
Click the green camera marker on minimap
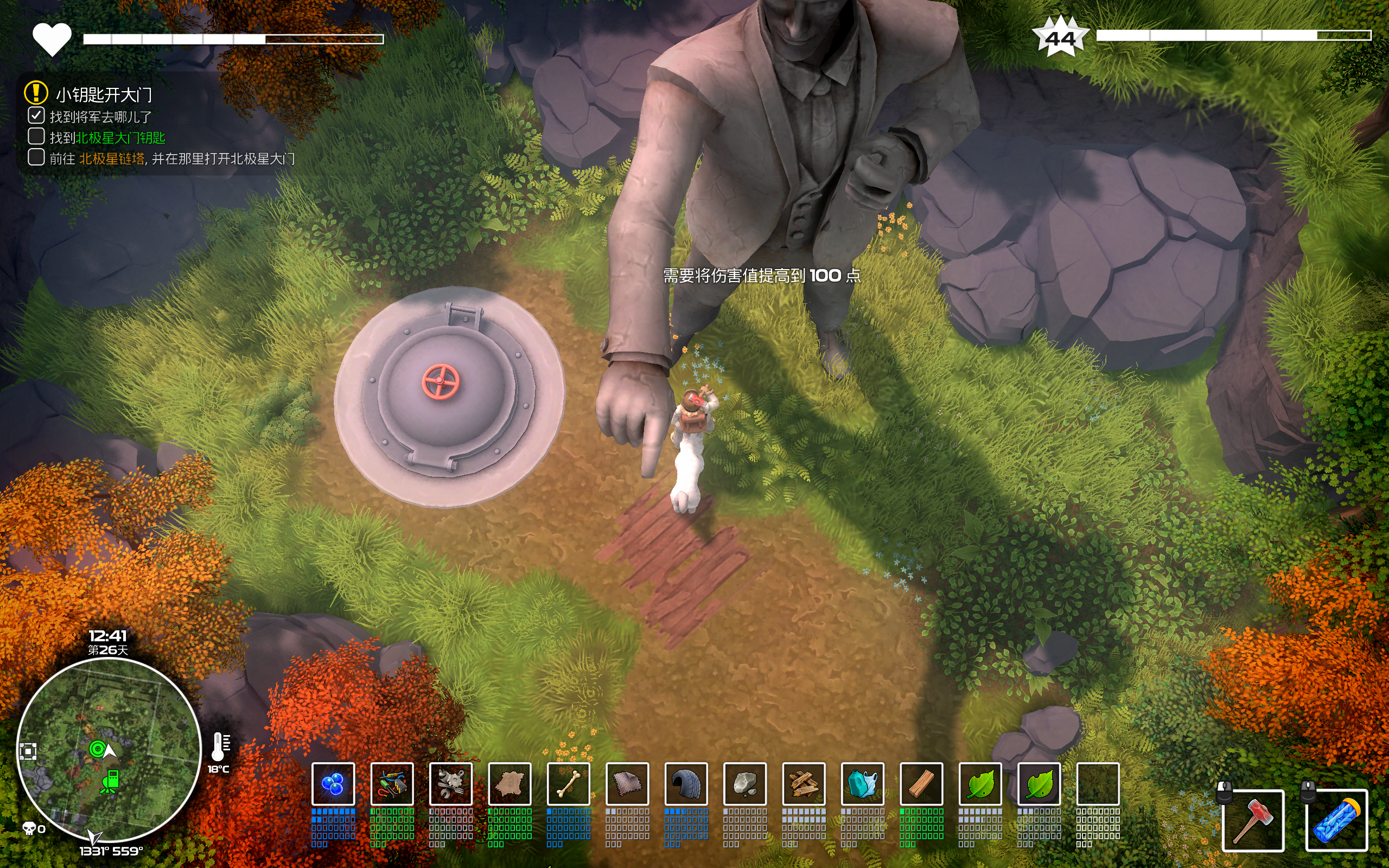coord(110,782)
